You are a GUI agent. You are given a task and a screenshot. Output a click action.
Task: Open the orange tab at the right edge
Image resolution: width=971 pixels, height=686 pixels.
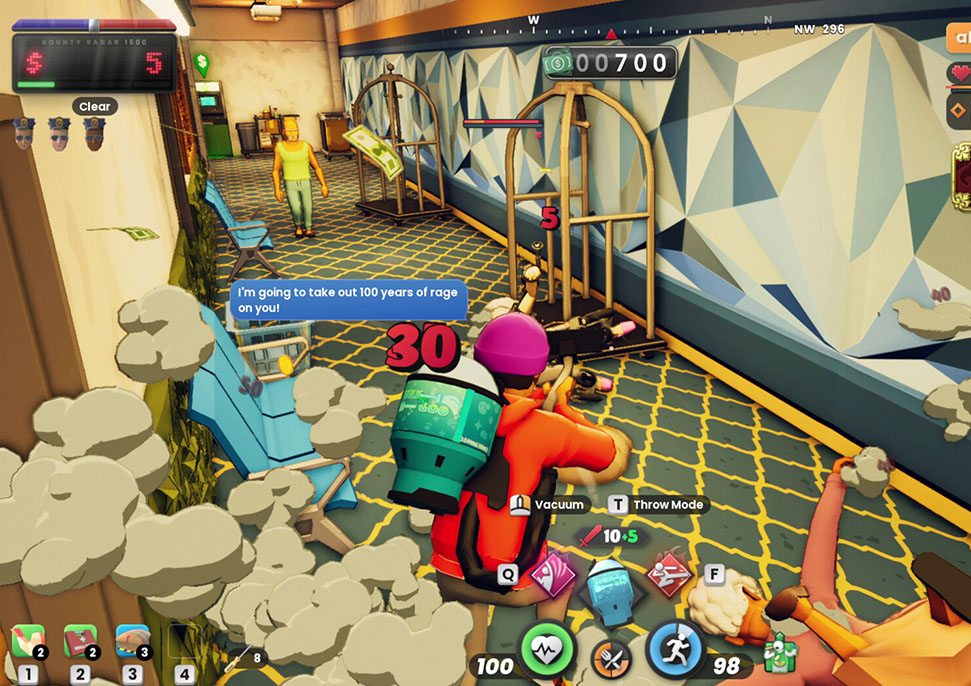(x=958, y=37)
